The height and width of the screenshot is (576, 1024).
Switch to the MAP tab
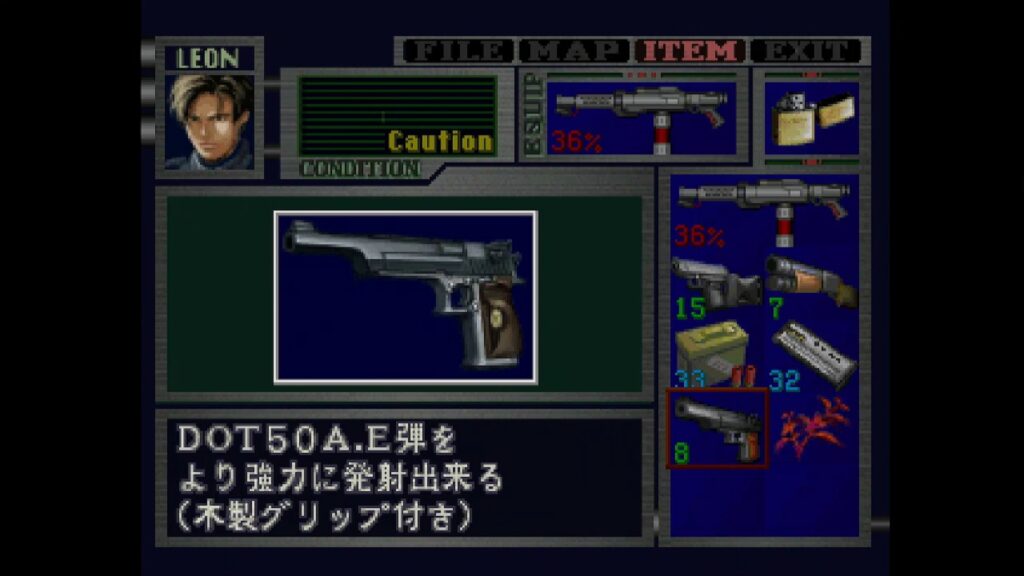click(575, 51)
